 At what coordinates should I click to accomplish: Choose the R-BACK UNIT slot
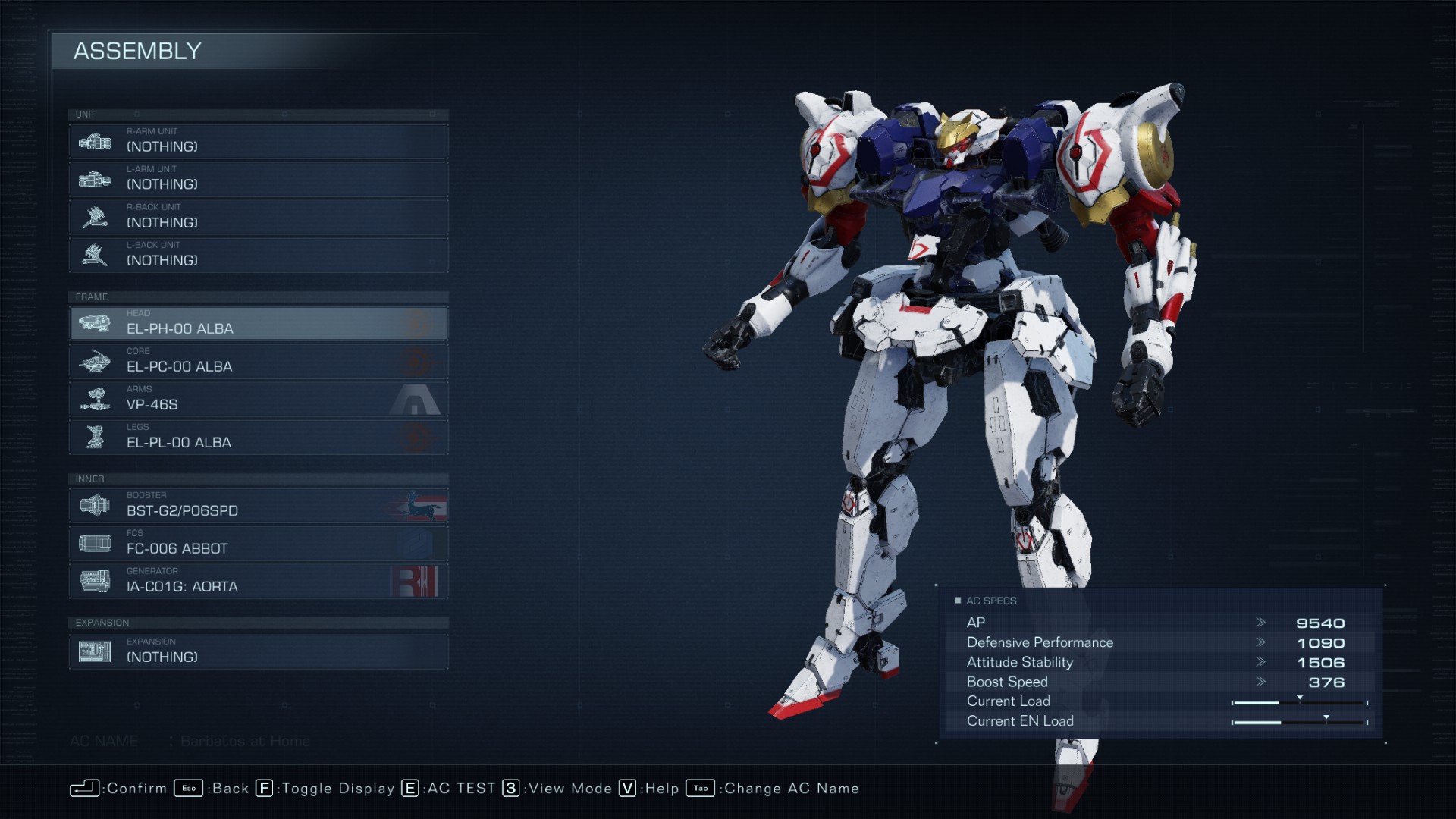coord(258,218)
